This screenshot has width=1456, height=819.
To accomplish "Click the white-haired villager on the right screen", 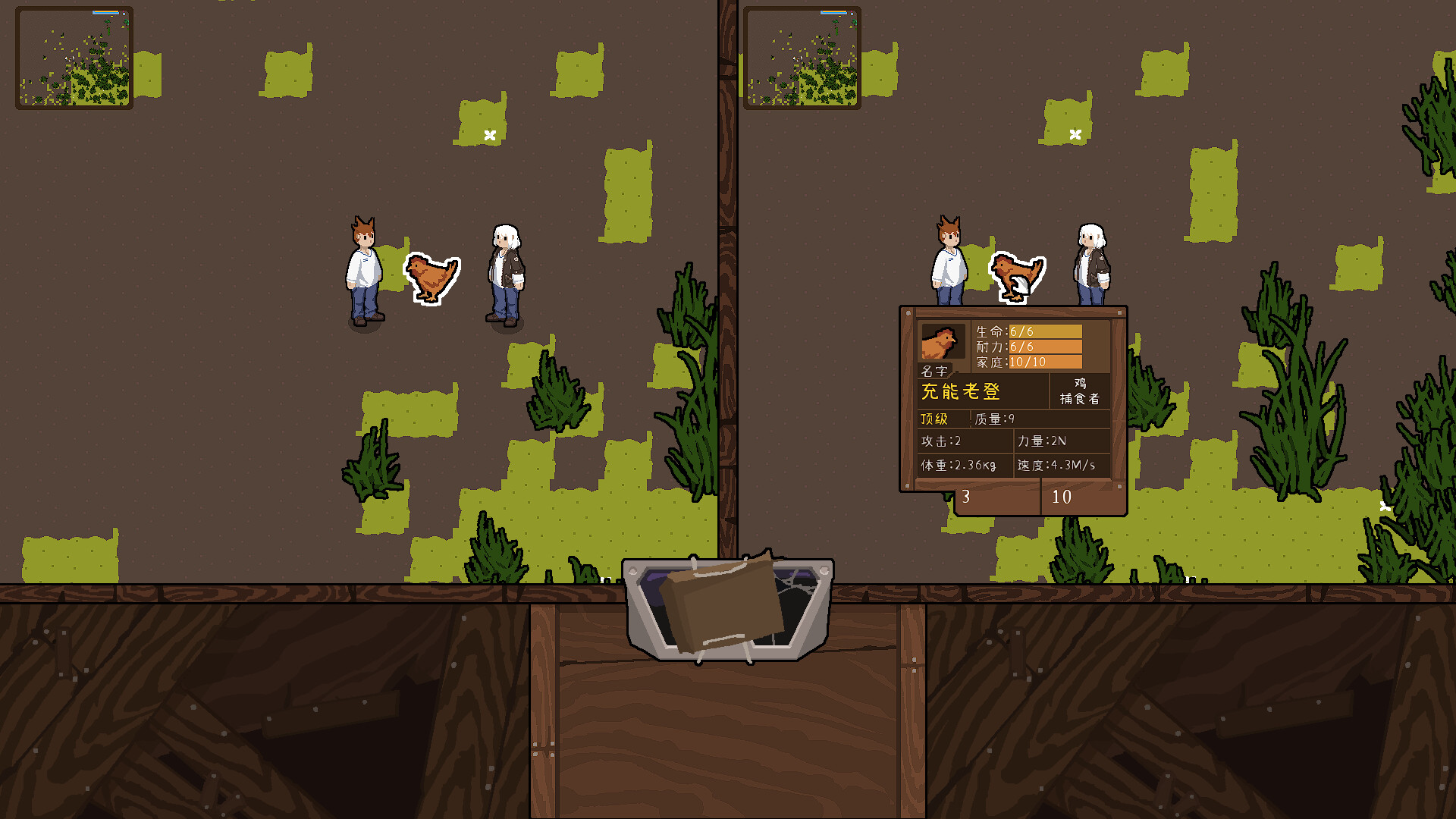I will pos(1092,262).
